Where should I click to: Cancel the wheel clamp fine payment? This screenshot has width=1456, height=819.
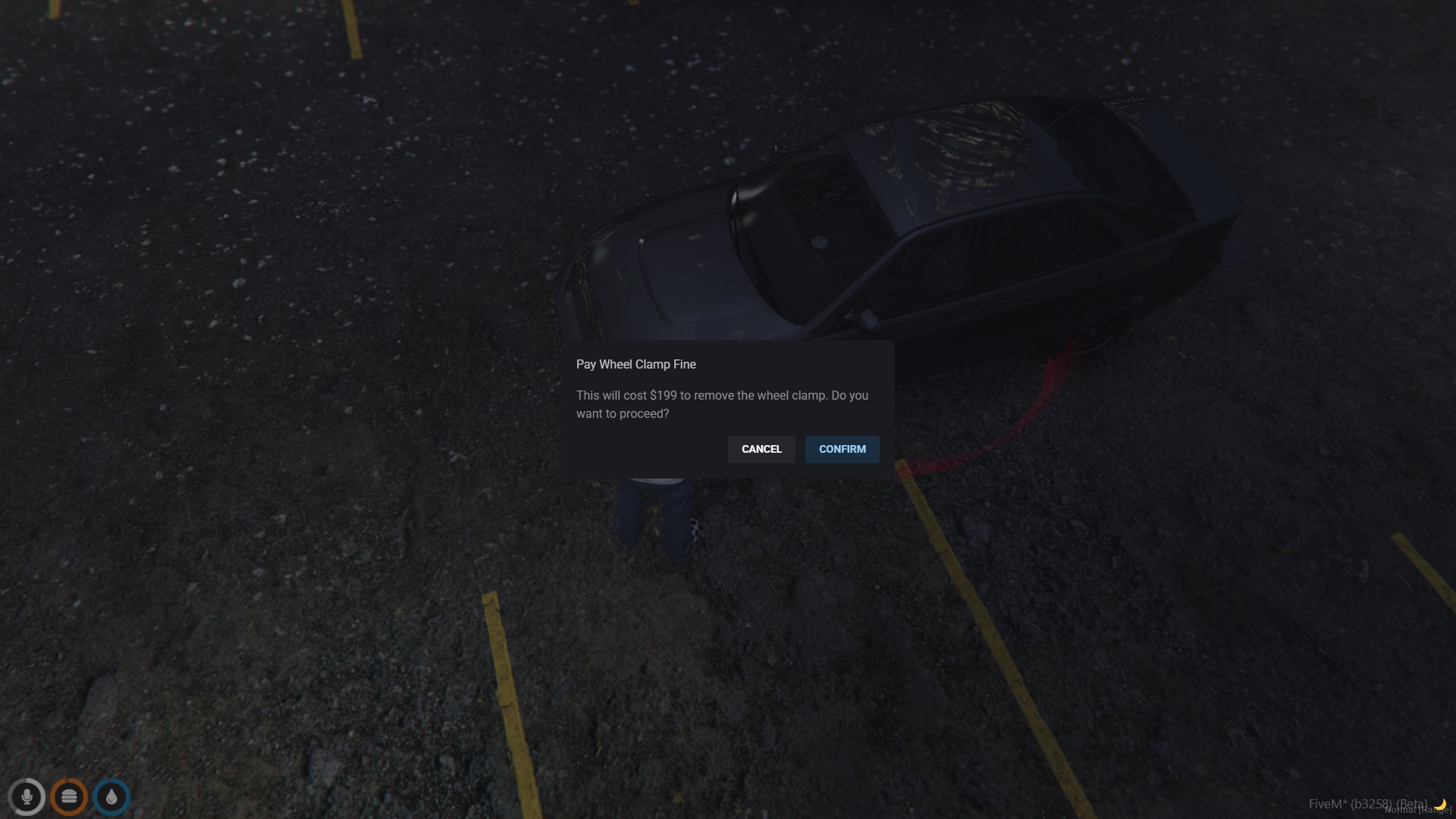(x=761, y=449)
